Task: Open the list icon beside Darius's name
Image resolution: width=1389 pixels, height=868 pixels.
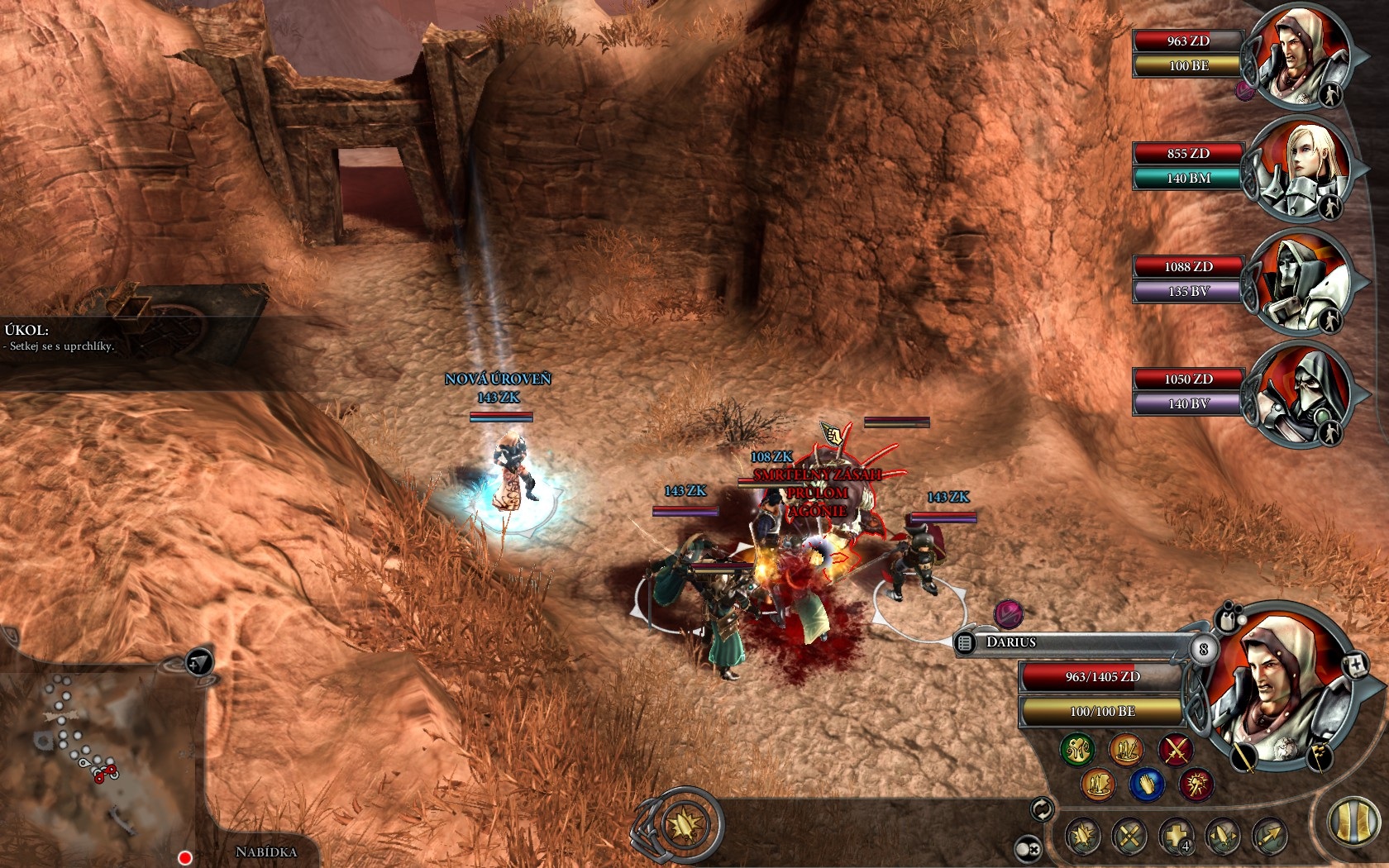Action: point(965,642)
